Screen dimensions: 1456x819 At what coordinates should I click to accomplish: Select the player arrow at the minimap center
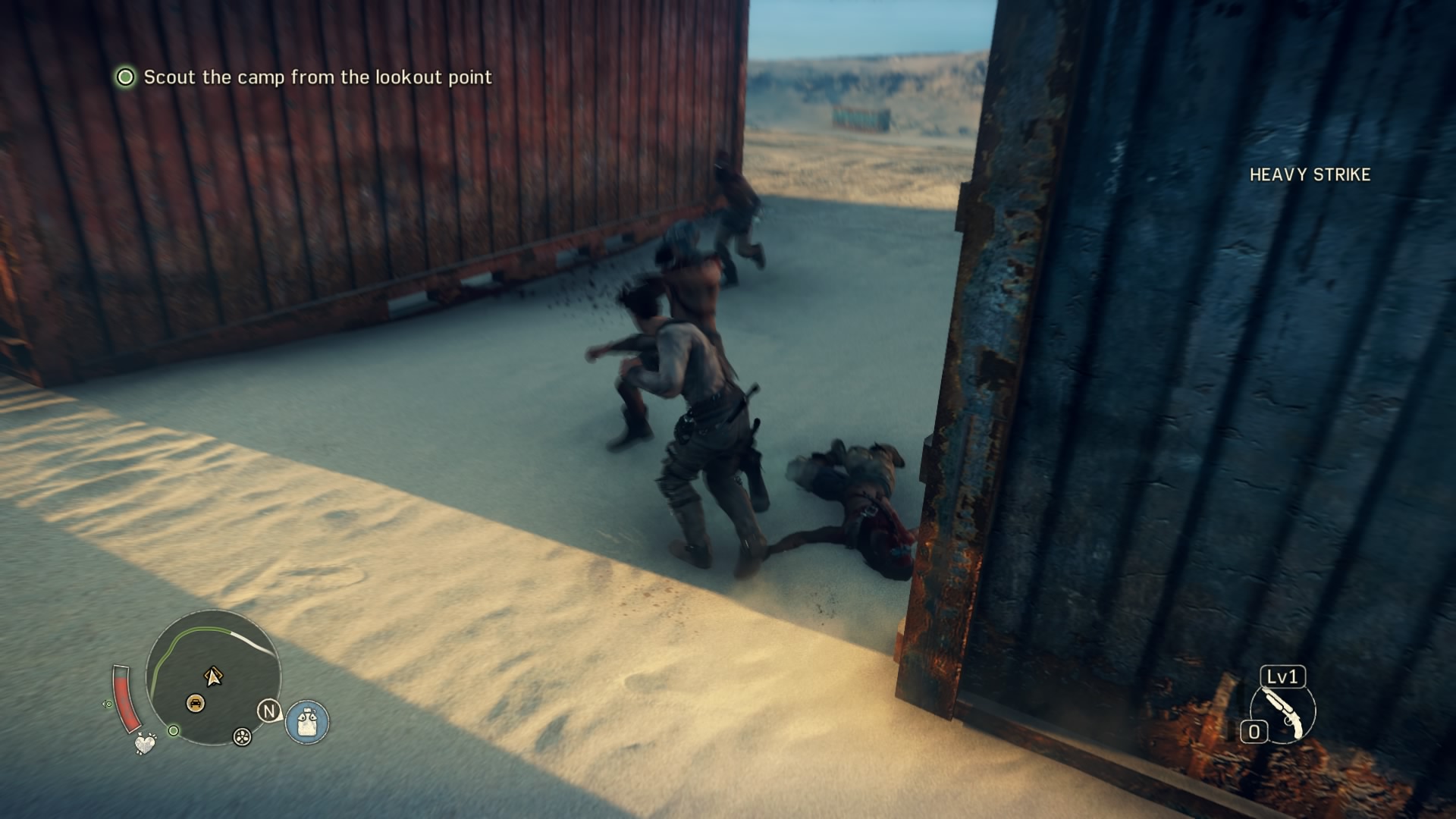coord(213,677)
